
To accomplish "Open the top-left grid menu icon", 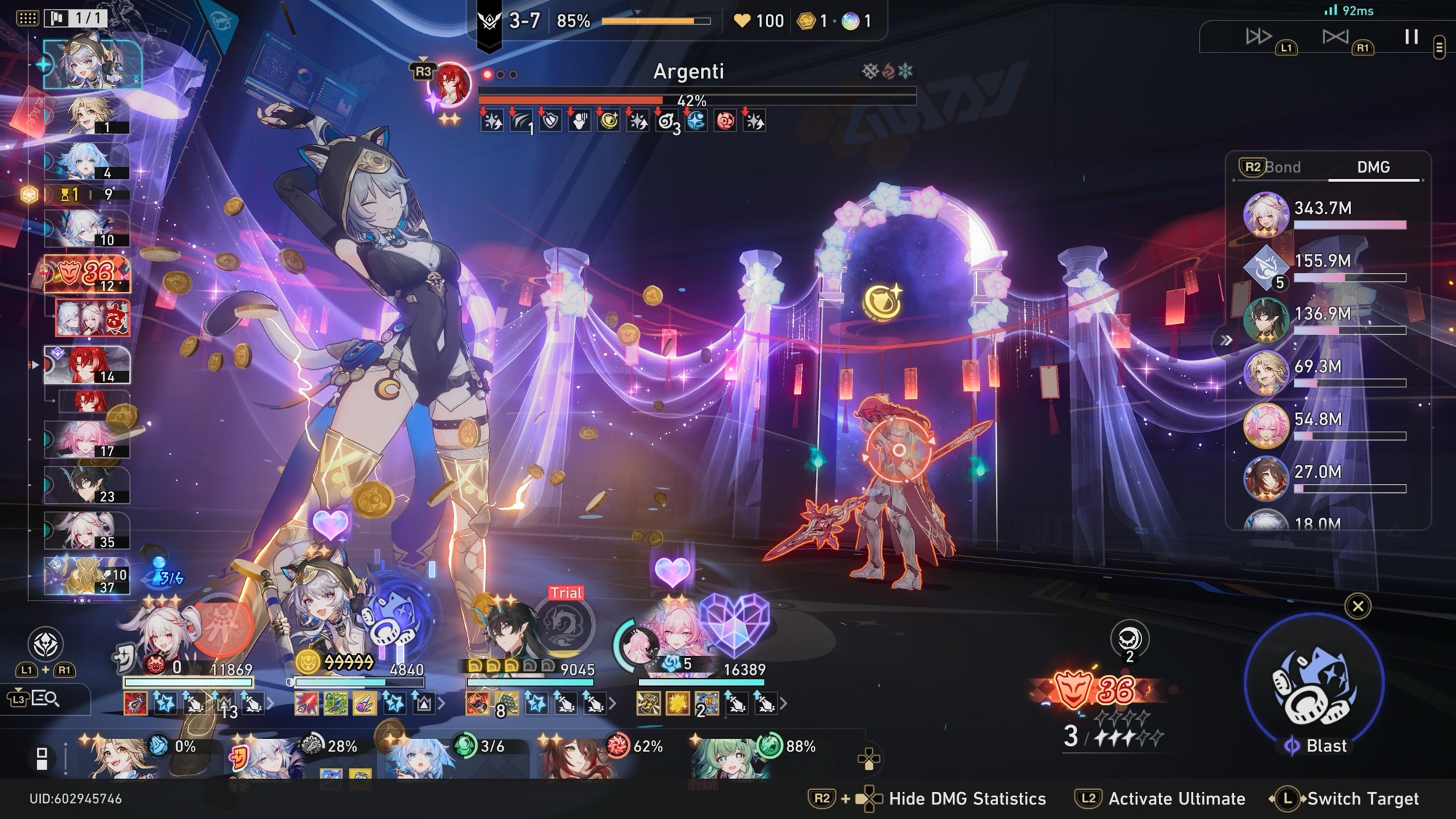I will [27, 18].
